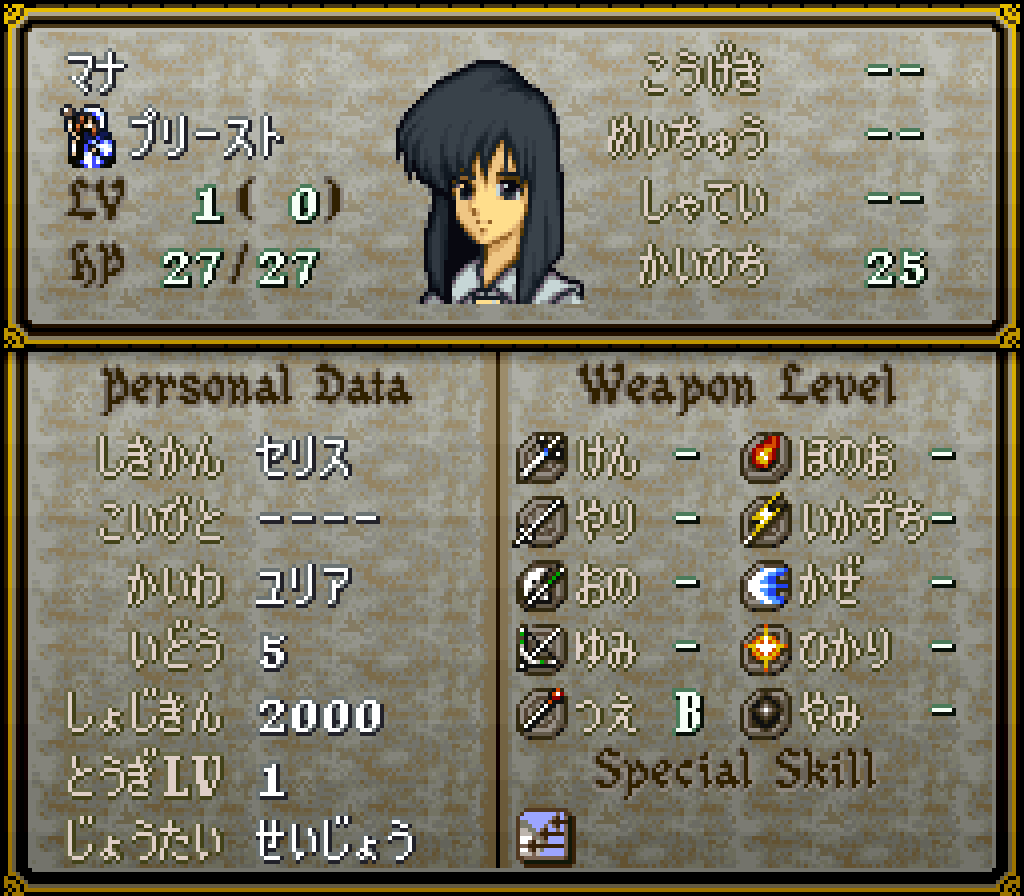Choose the dark magic orb icon
The width and height of the screenshot is (1024, 896).
click(x=766, y=713)
